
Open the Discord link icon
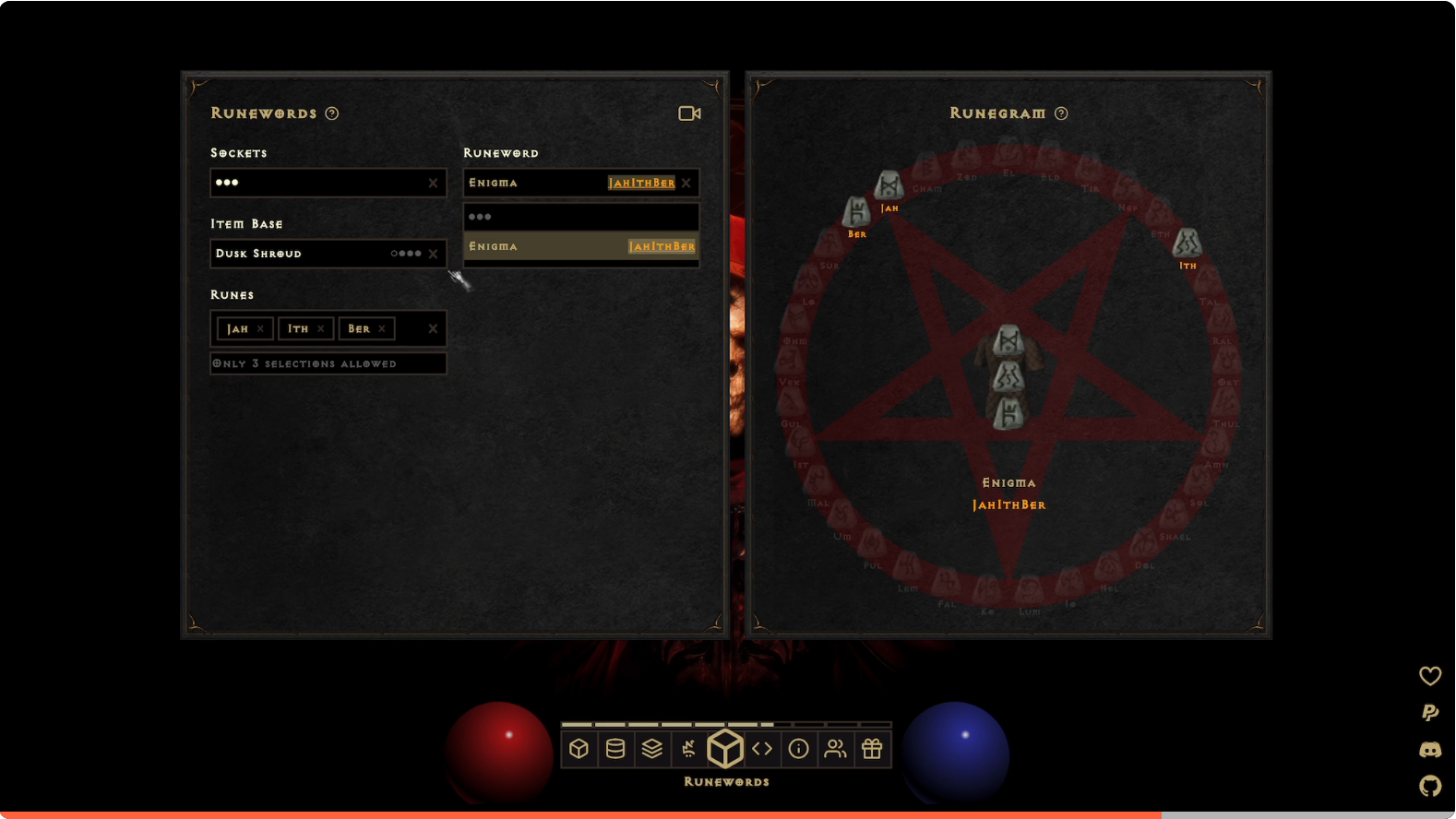[x=1430, y=750]
